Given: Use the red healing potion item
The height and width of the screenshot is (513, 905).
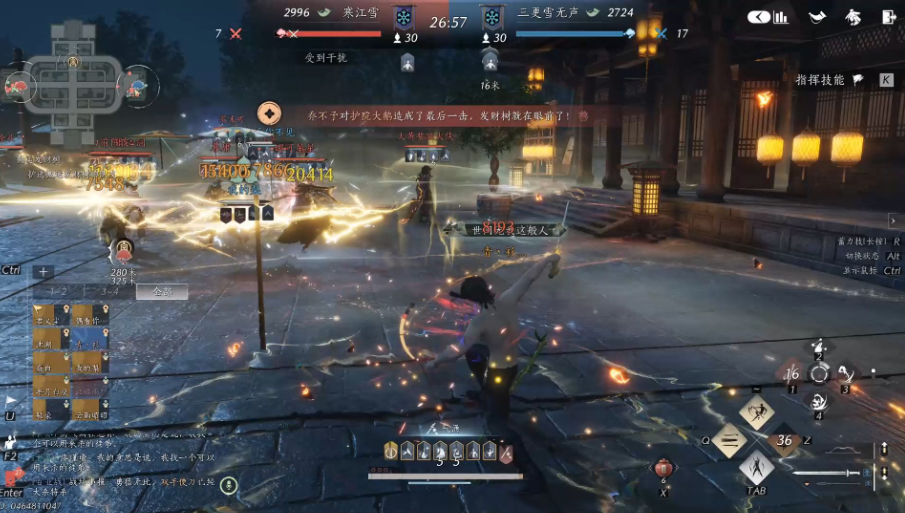Looking at the screenshot, I should click(662, 469).
